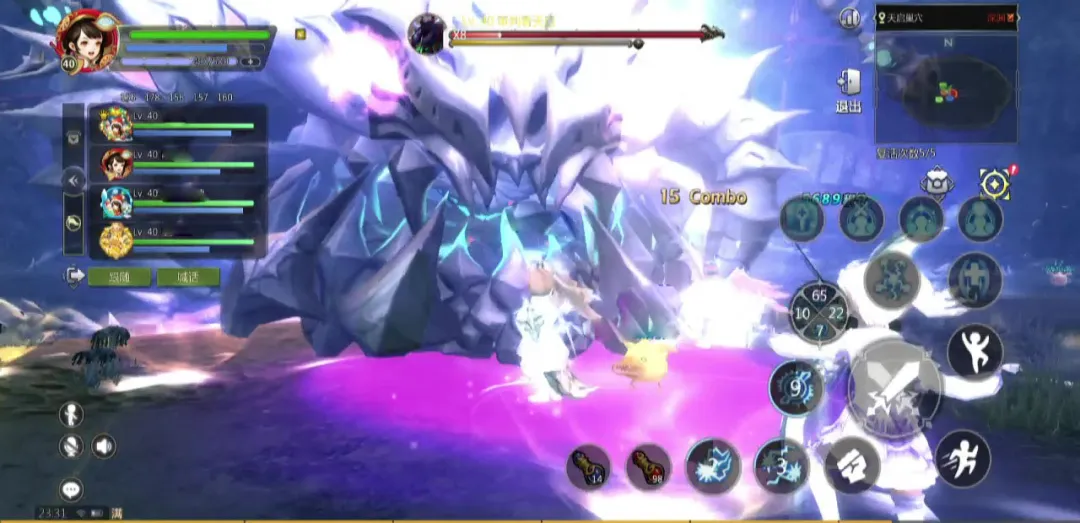Tap the player portrait avatar
This screenshot has width=1080, height=523.
87,39
